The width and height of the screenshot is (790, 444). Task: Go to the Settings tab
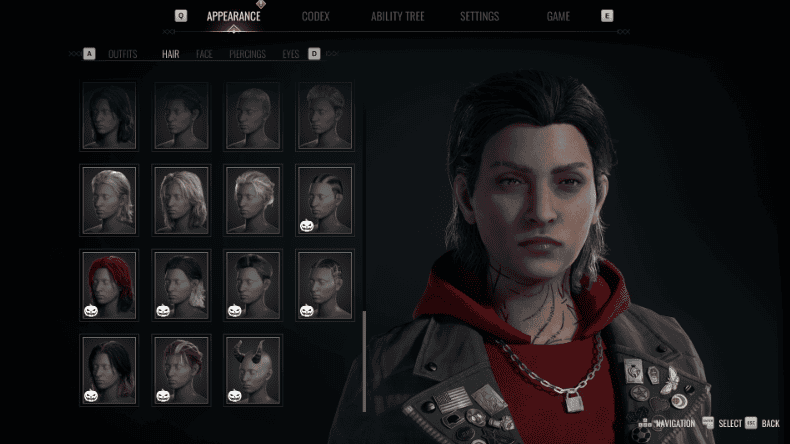click(480, 17)
